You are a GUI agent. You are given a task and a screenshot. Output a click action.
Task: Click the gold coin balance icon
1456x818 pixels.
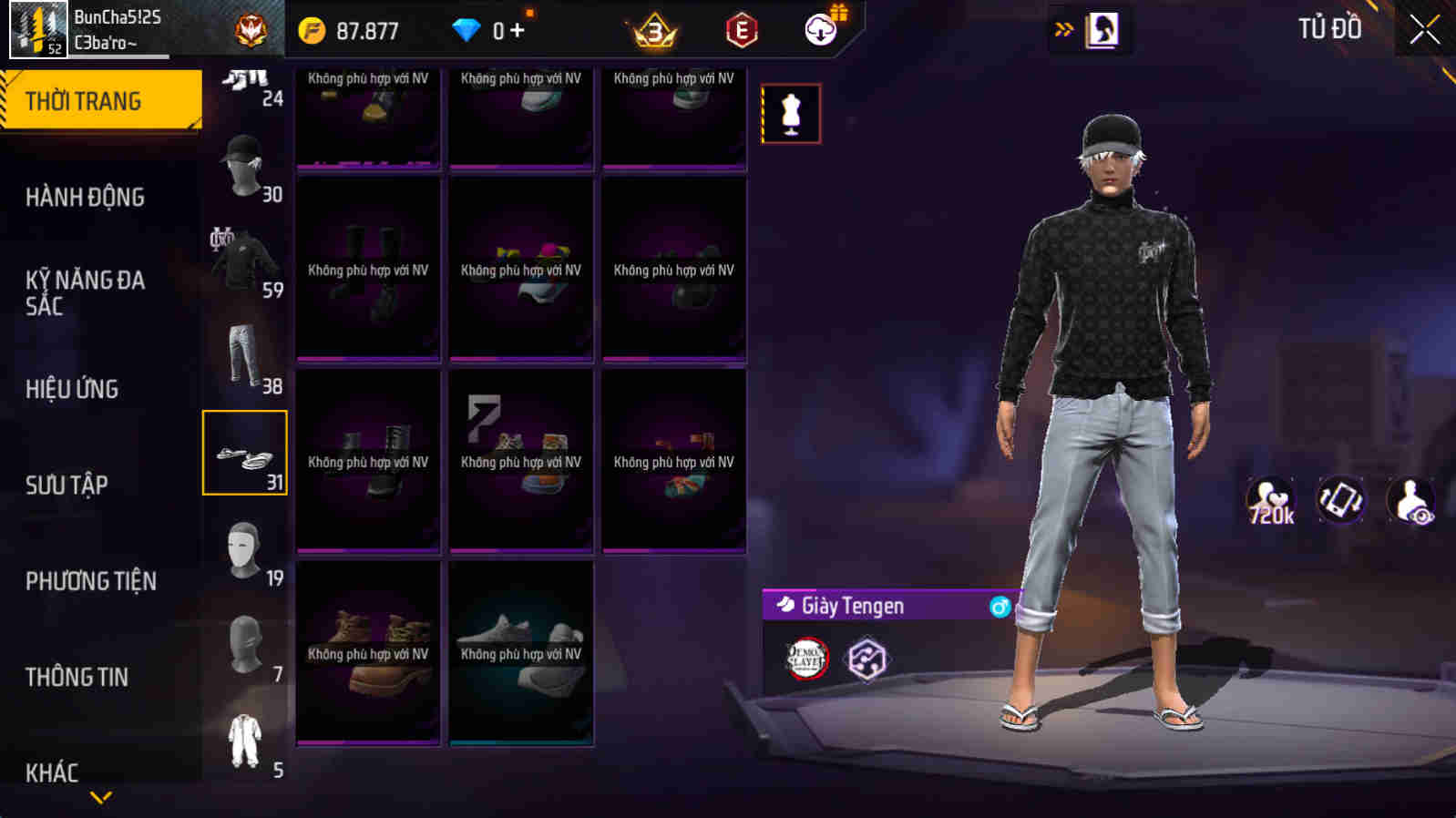click(314, 29)
